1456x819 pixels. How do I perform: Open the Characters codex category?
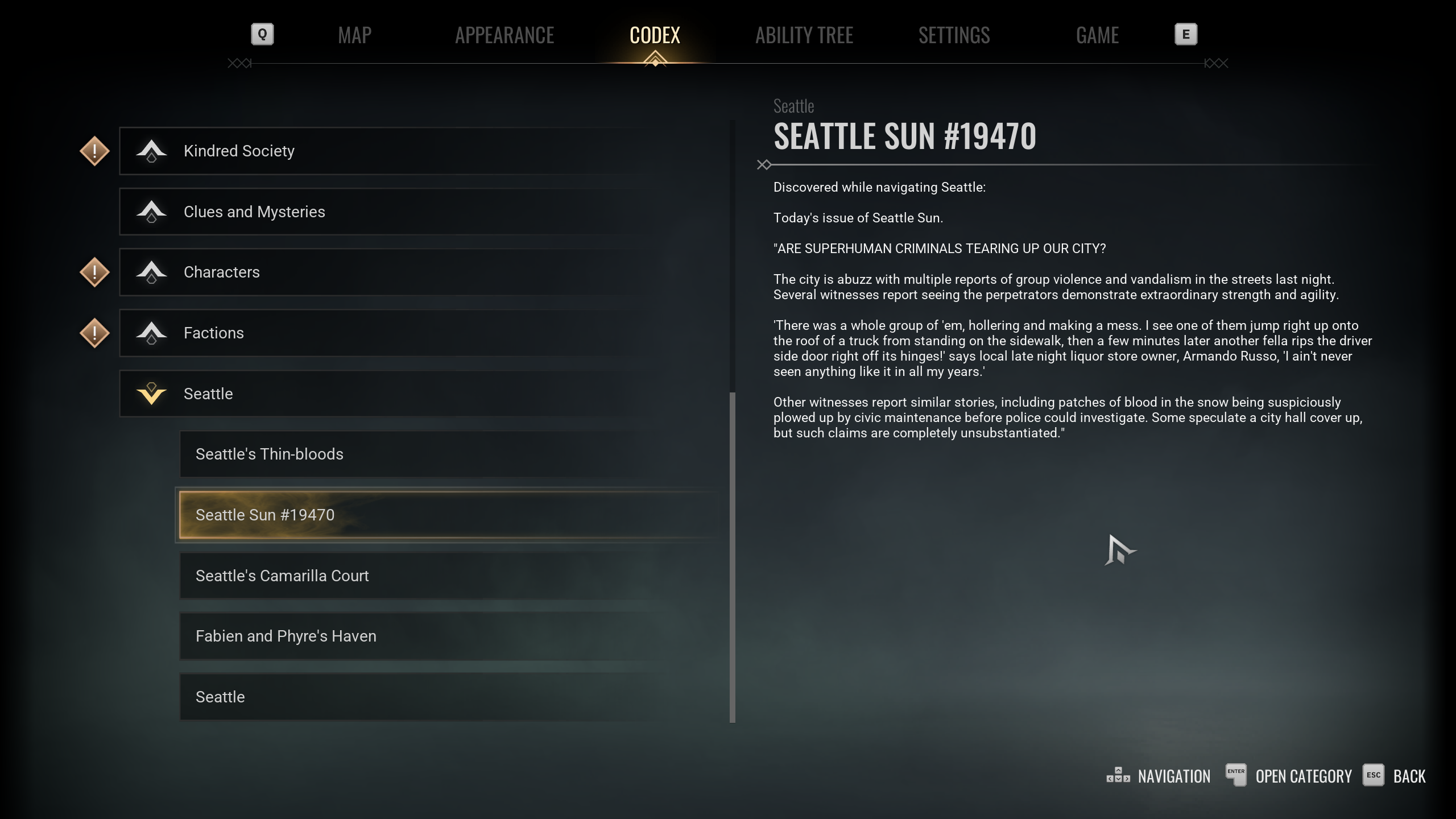tap(398, 272)
